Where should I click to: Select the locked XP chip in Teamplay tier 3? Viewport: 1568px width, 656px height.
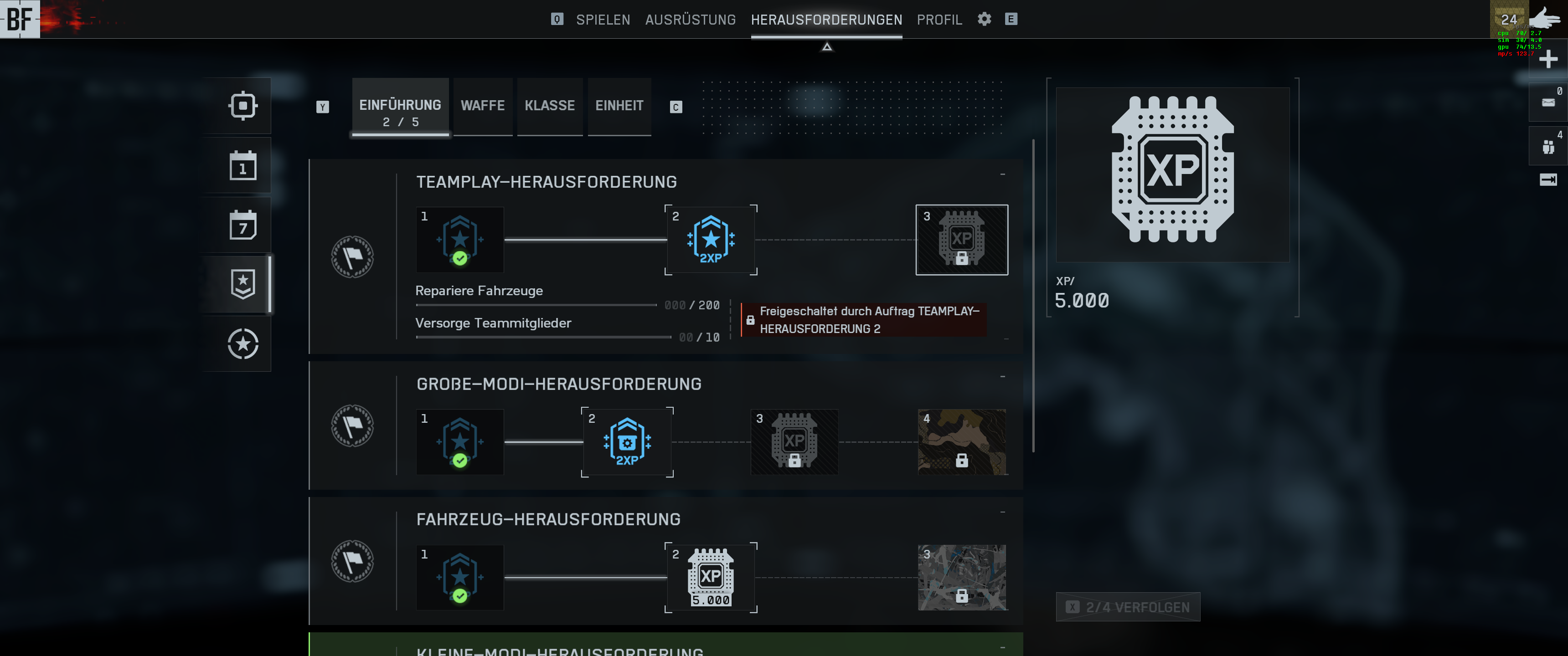(x=961, y=240)
